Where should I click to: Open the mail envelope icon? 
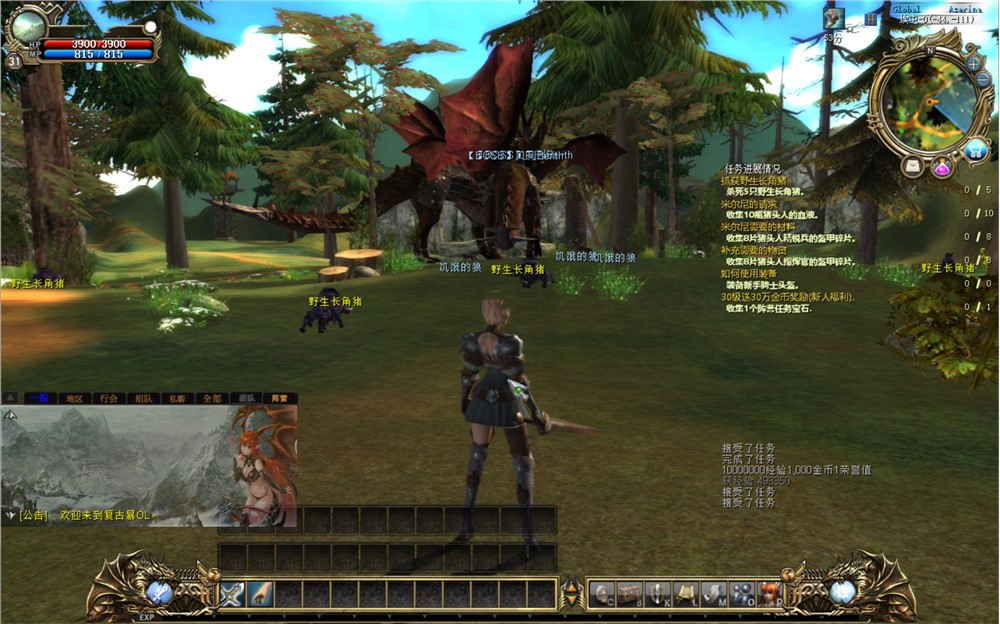(x=912, y=167)
